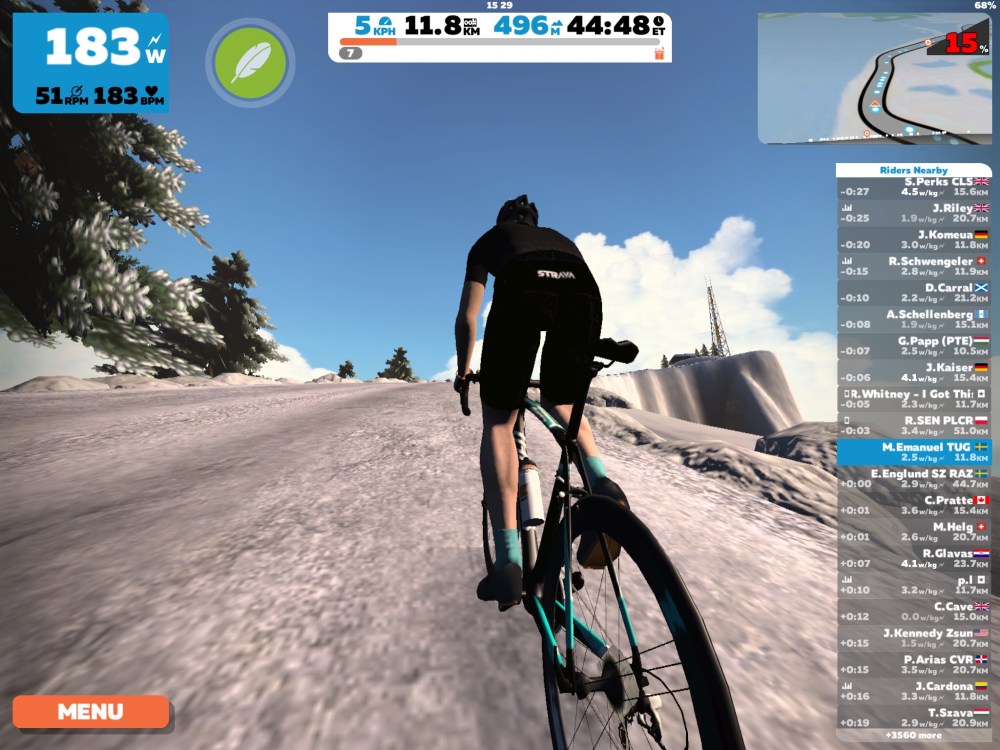This screenshot has width=1000, height=750.
Task: Pick rider D.Carral from the list
Action: (914, 292)
